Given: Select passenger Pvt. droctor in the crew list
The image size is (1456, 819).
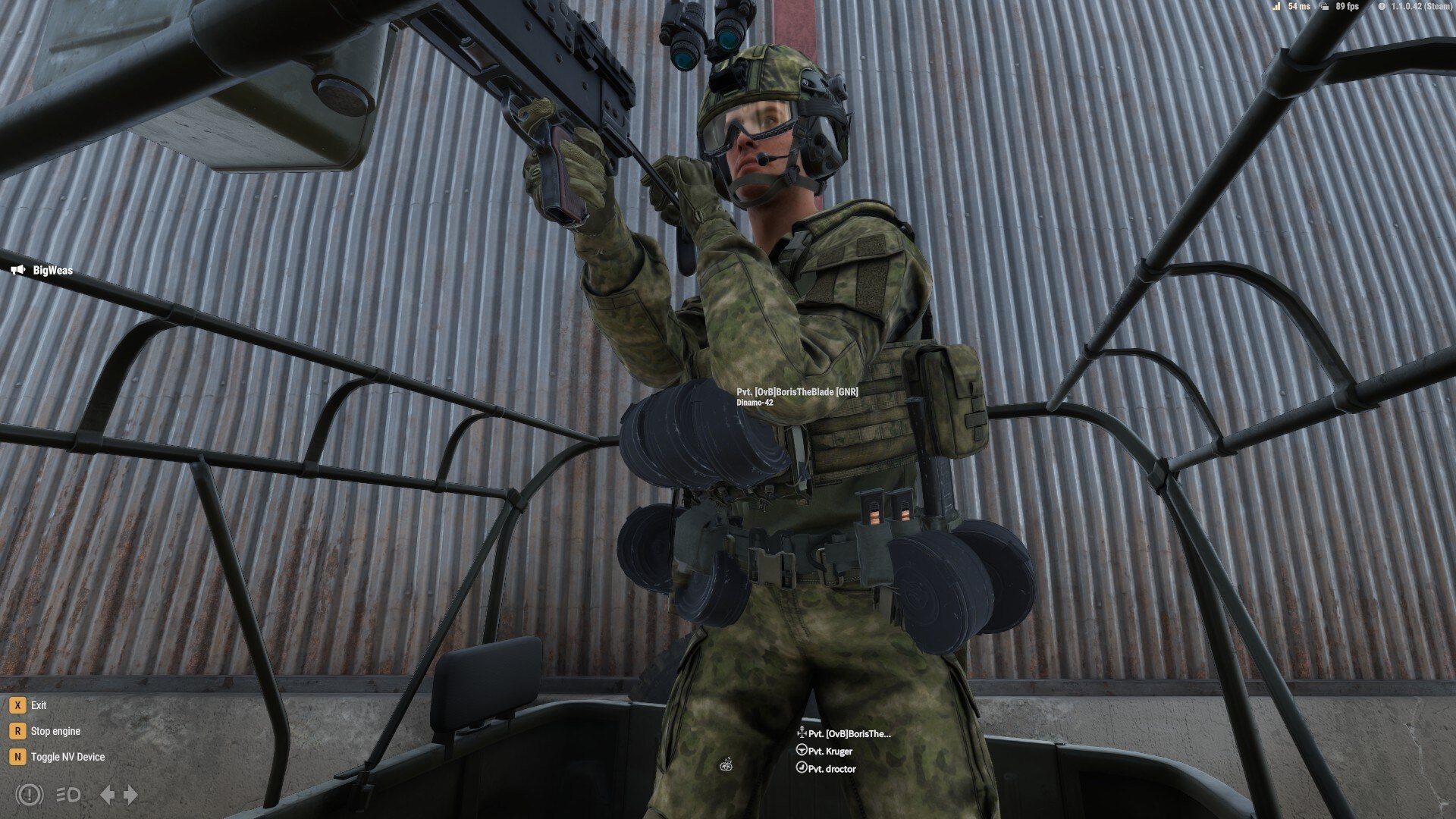Looking at the screenshot, I should [831, 768].
